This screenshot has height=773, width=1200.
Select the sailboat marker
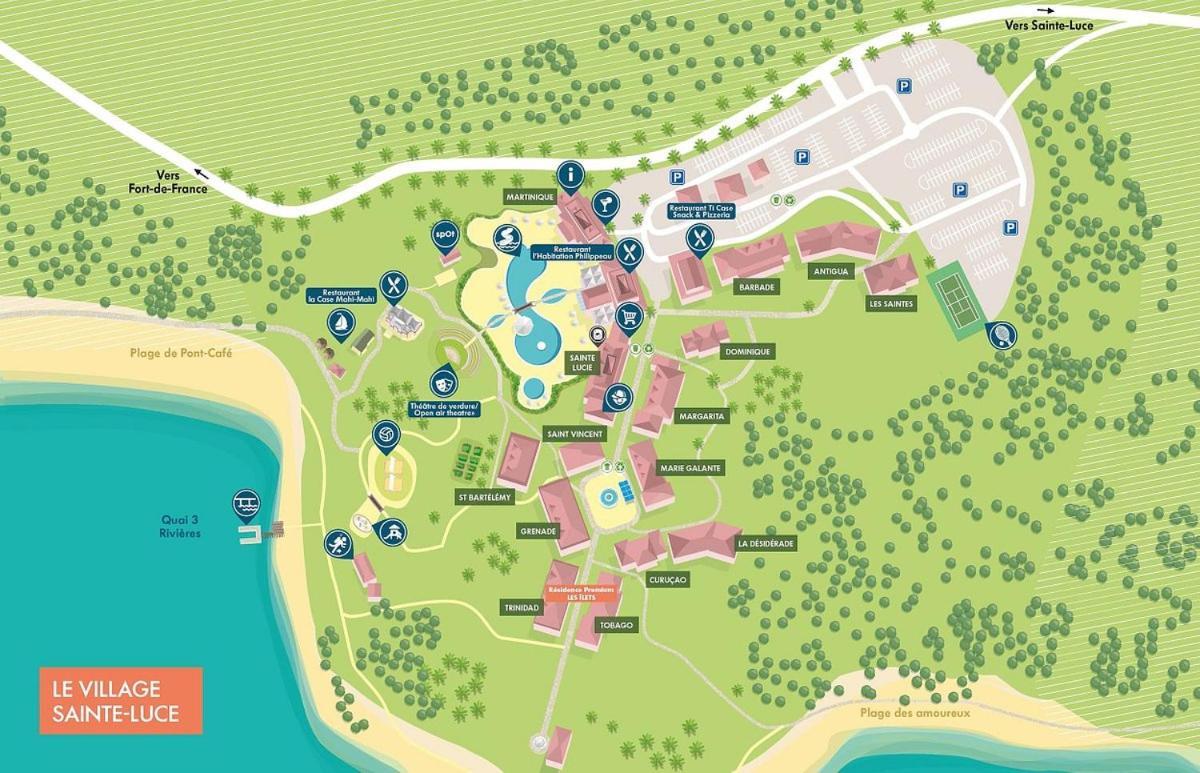point(341,323)
